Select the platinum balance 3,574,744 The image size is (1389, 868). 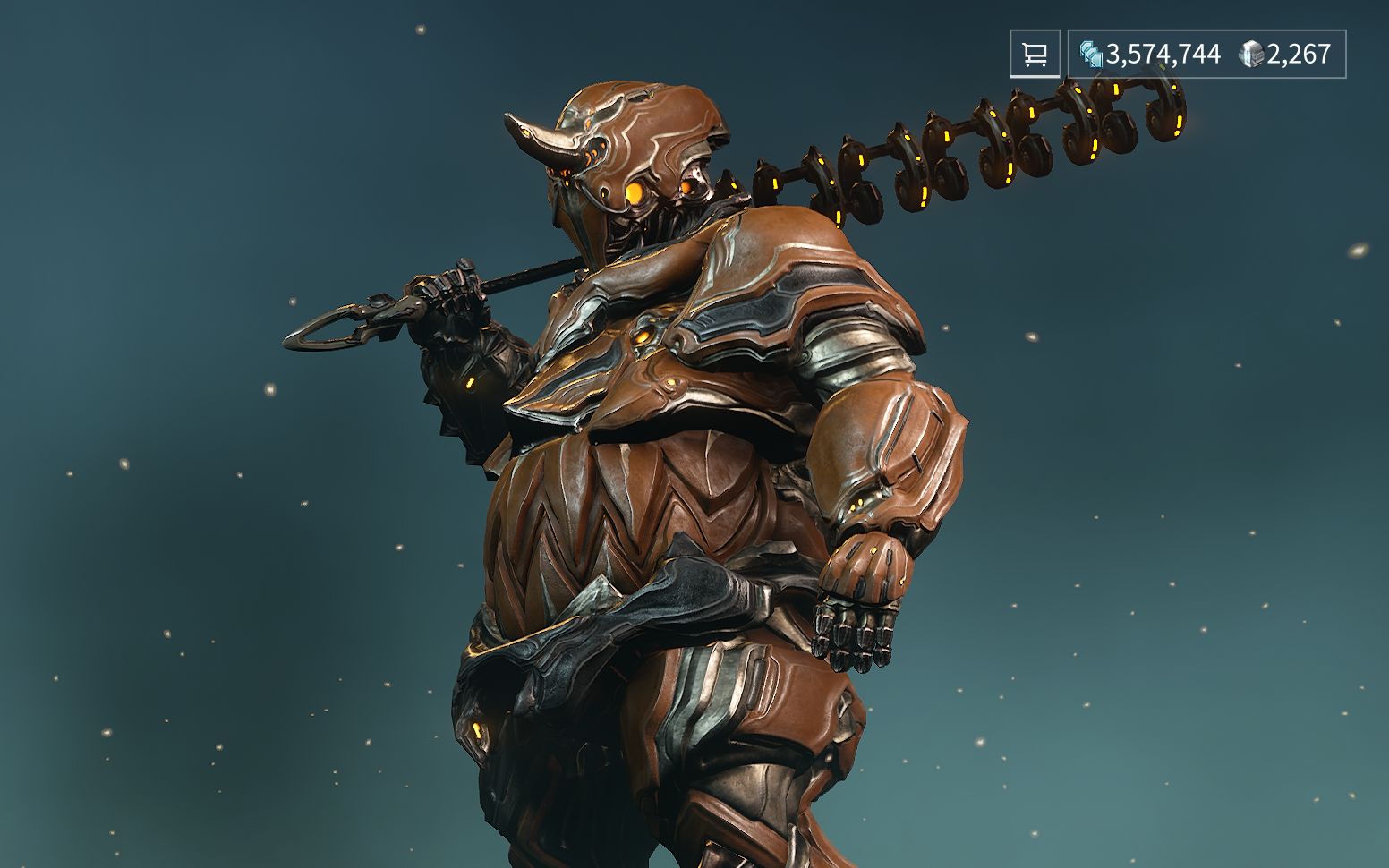click(x=1162, y=55)
